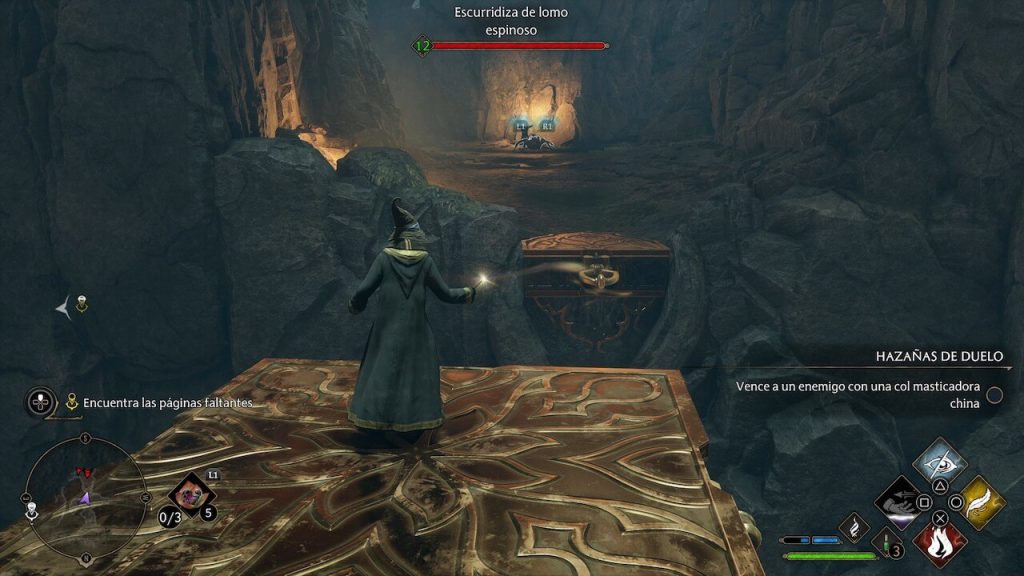Drink the green Wiggenweld healing potion

[886, 545]
